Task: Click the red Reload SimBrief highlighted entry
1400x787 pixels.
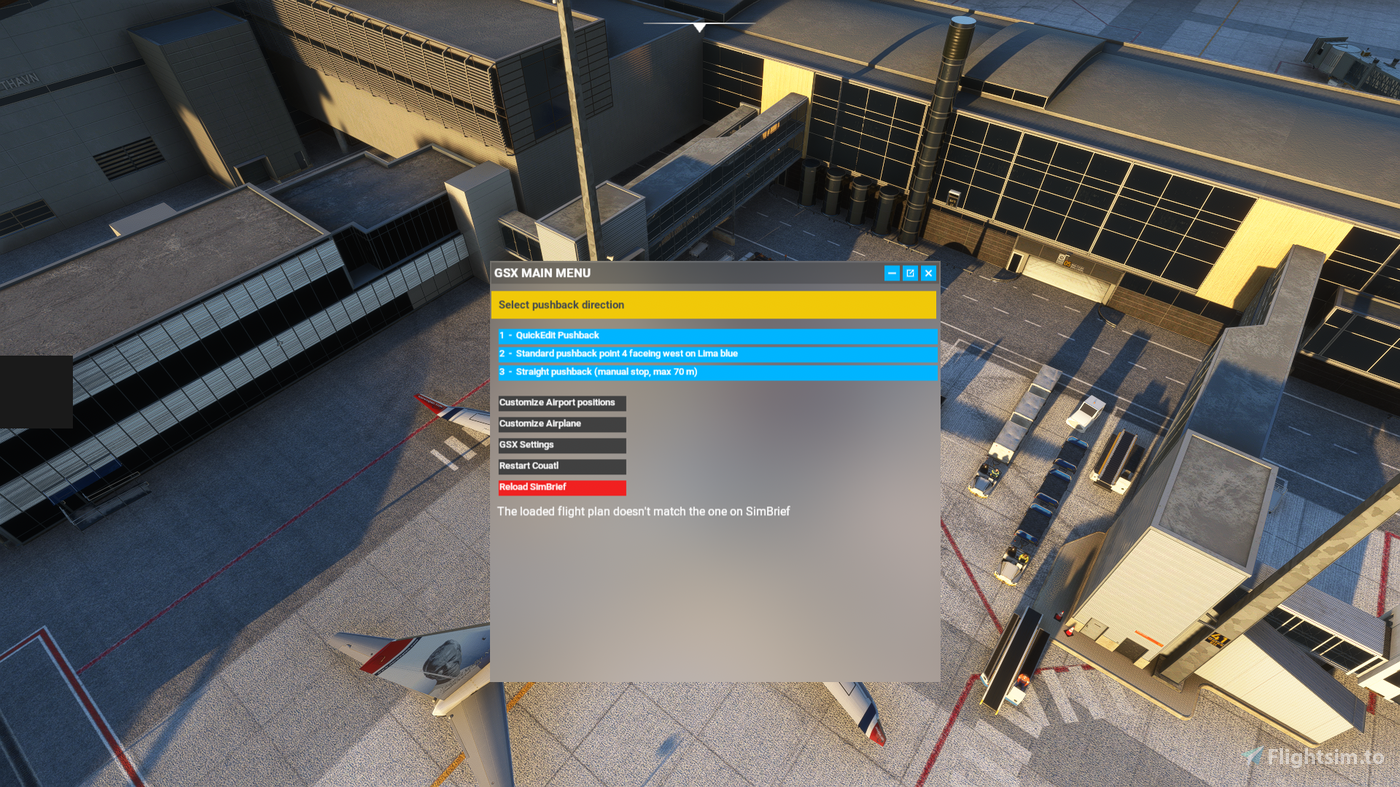Action: (x=561, y=485)
